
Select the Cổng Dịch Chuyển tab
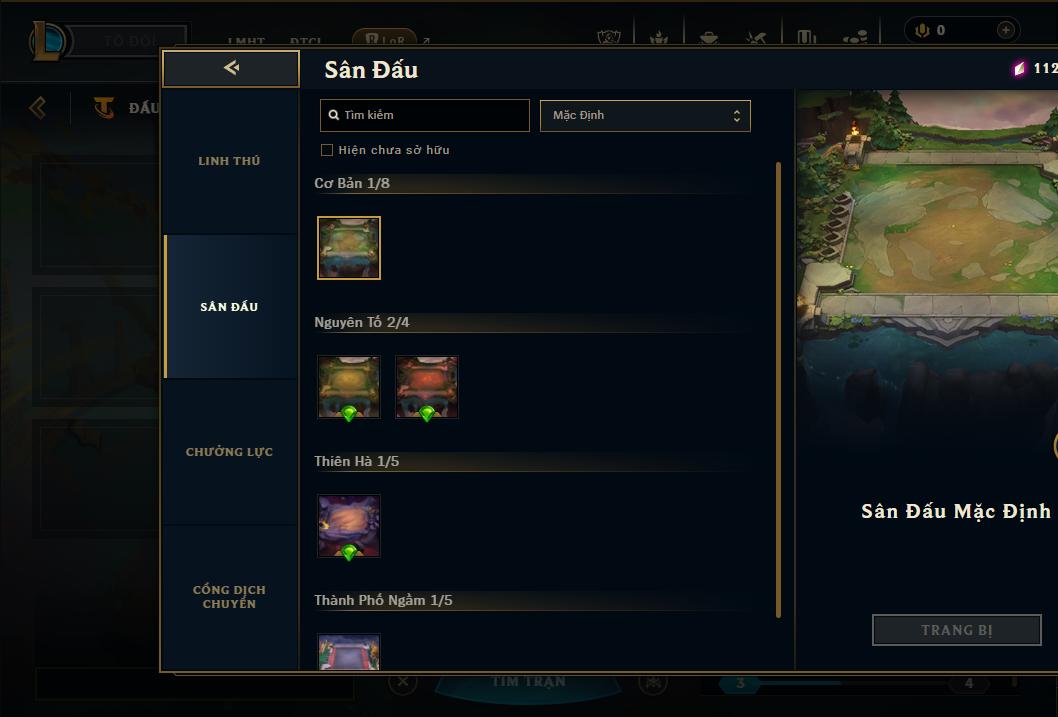pos(229,597)
